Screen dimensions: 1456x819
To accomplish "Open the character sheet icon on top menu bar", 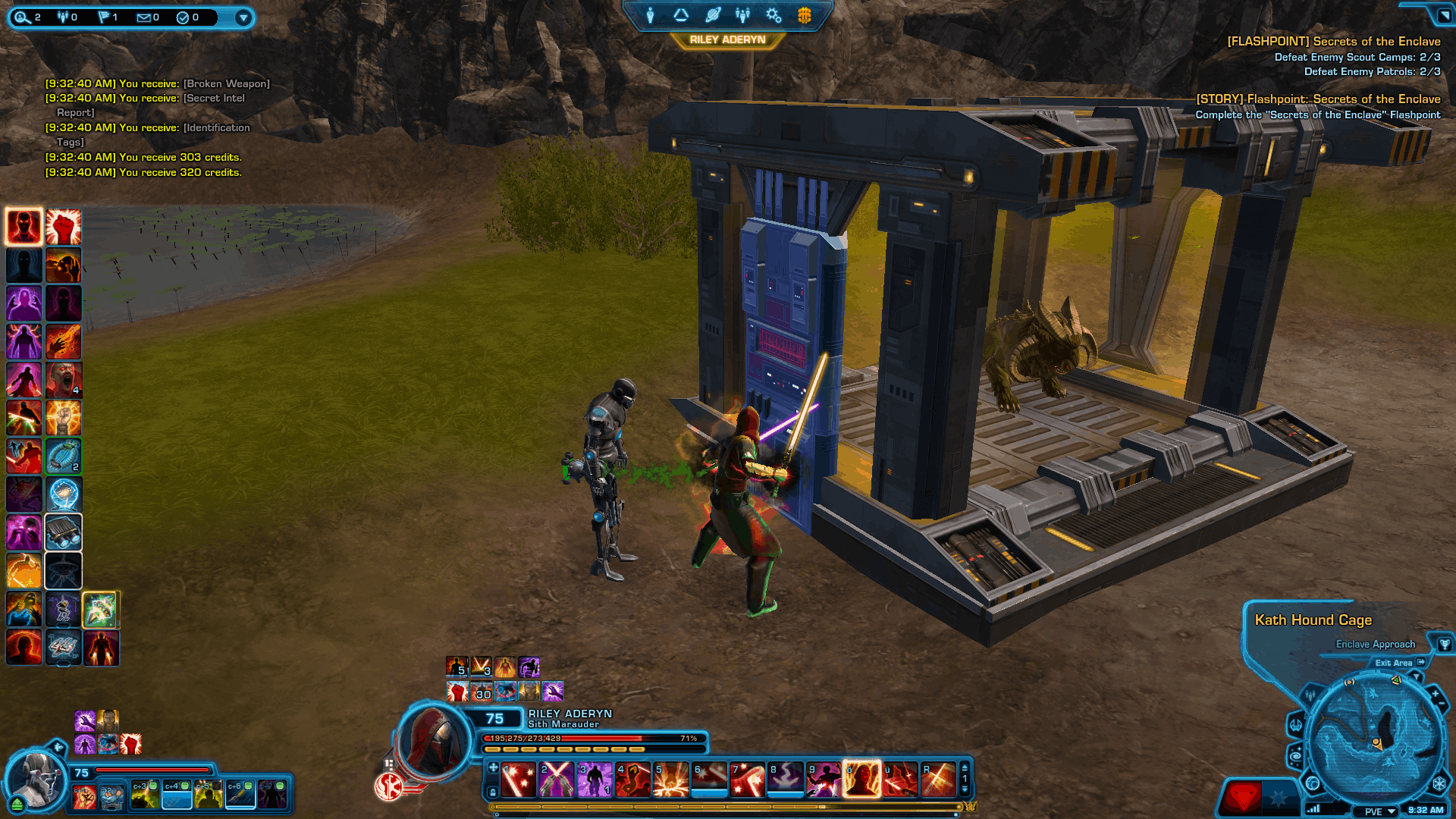I will pyautogui.click(x=651, y=15).
